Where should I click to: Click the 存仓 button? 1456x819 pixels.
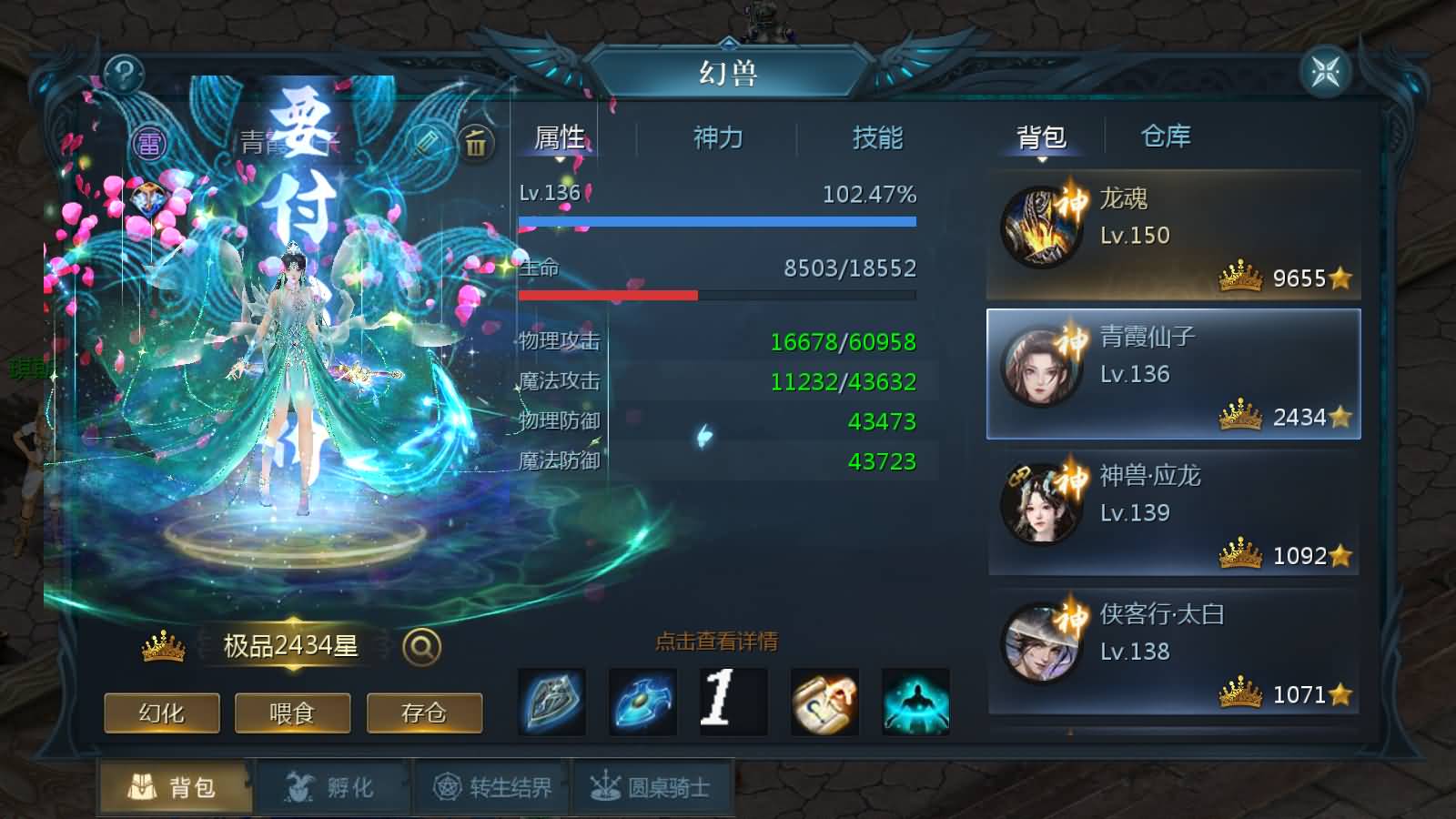point(424,714)
